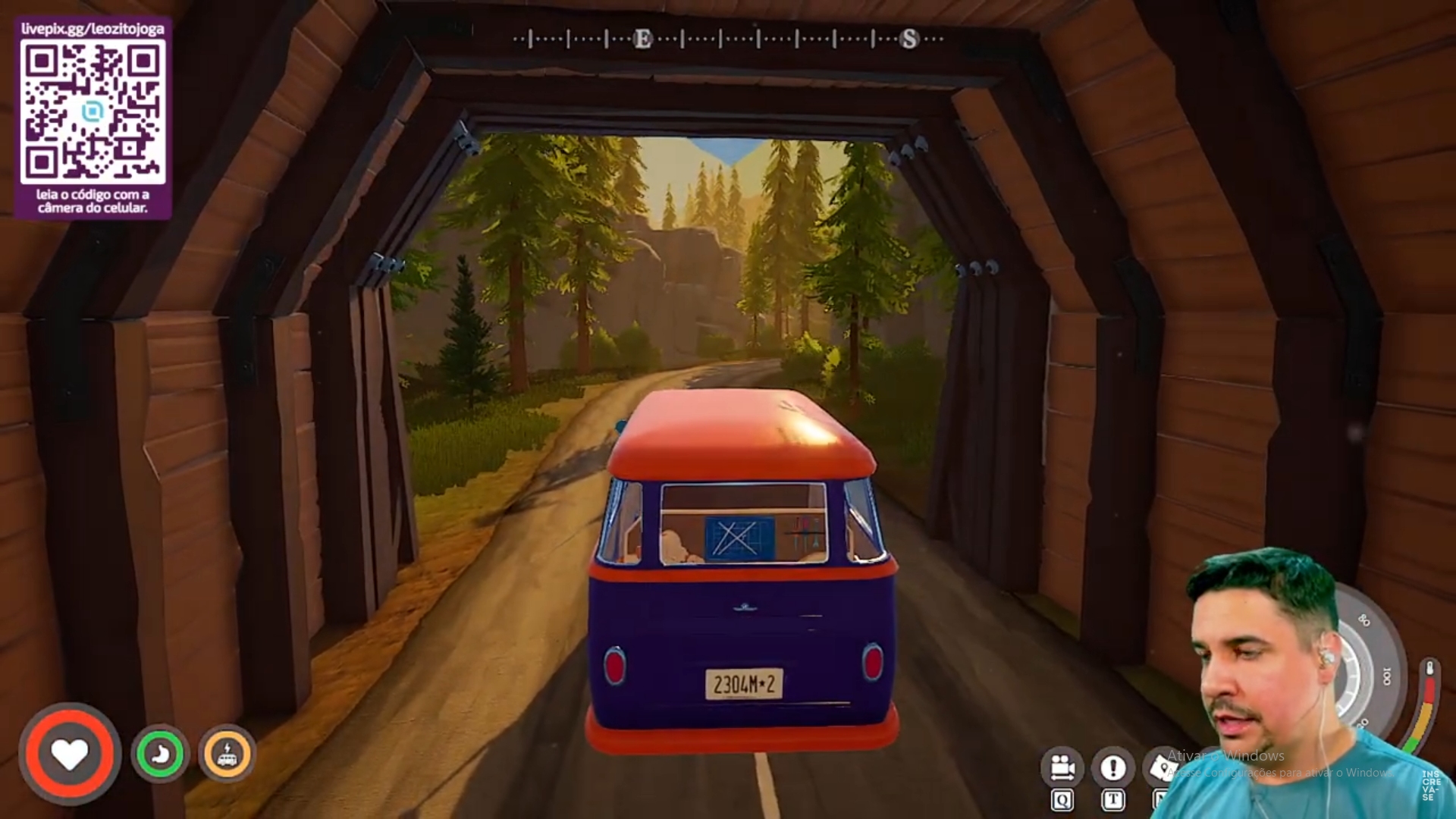Toggle the camera view icon
1456x819 pixels.
[1062, 768]
